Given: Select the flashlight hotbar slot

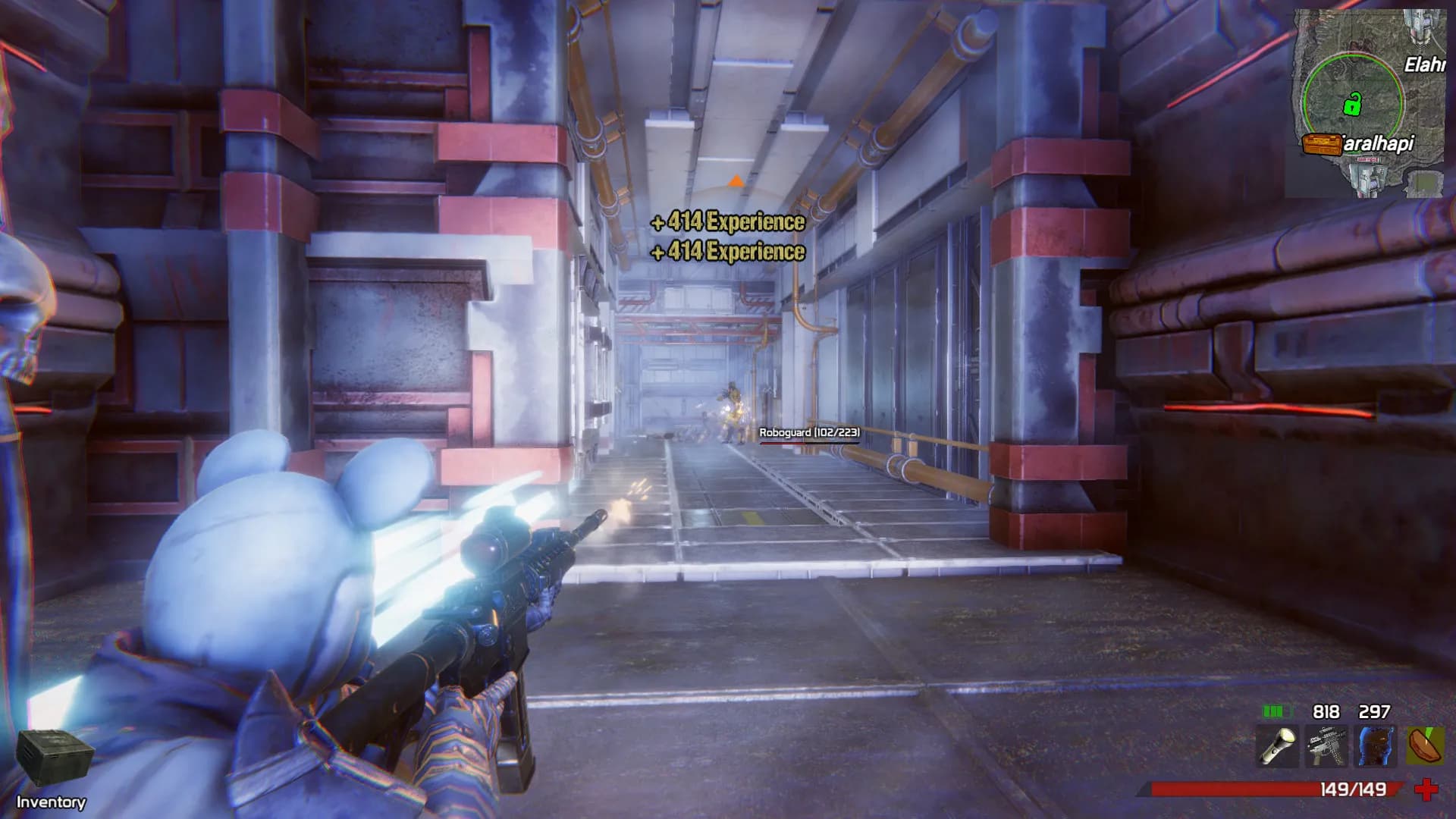Looking at the screenshot, I should click(1277, 746).
